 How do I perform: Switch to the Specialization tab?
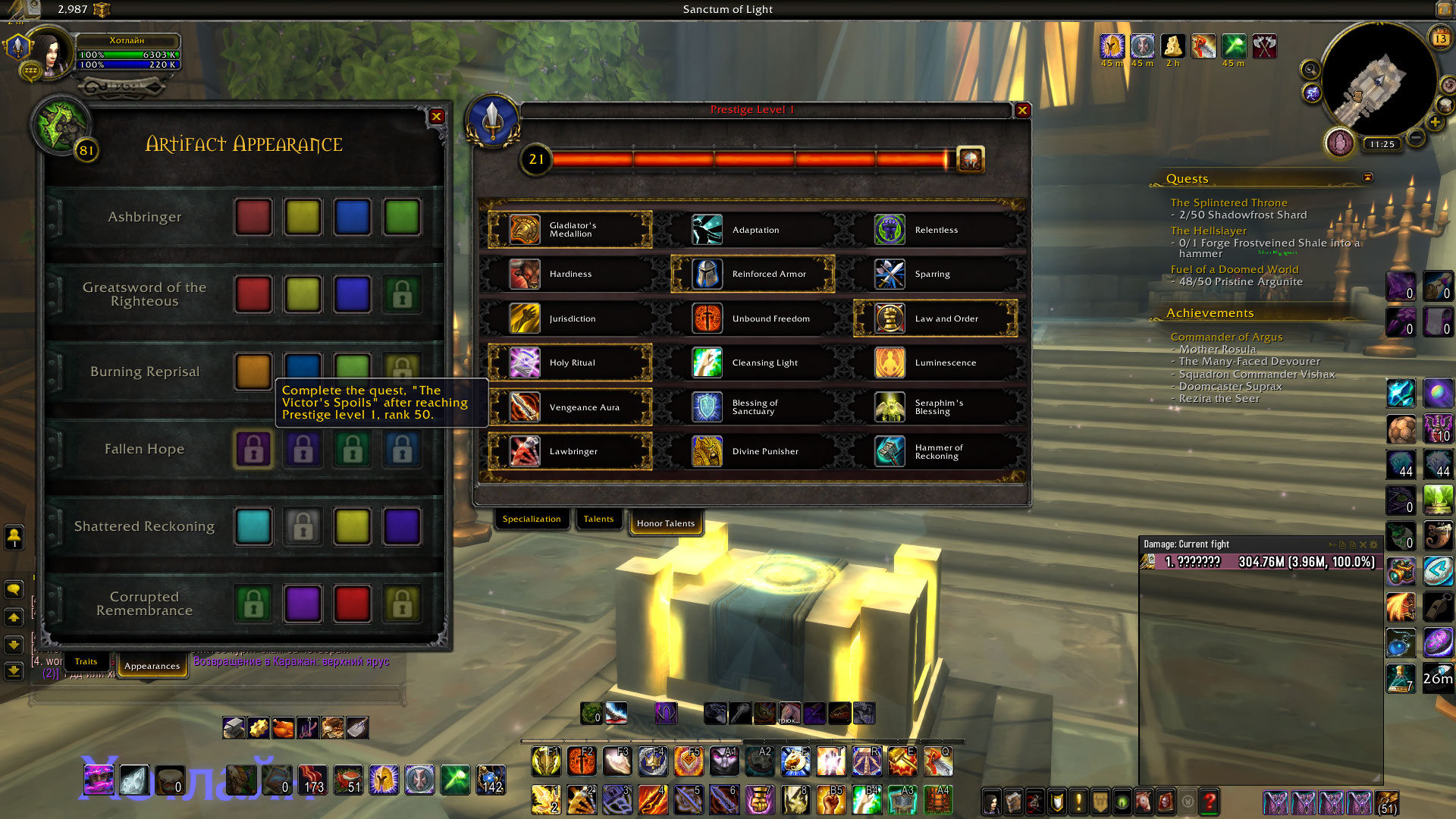[531, 519]
